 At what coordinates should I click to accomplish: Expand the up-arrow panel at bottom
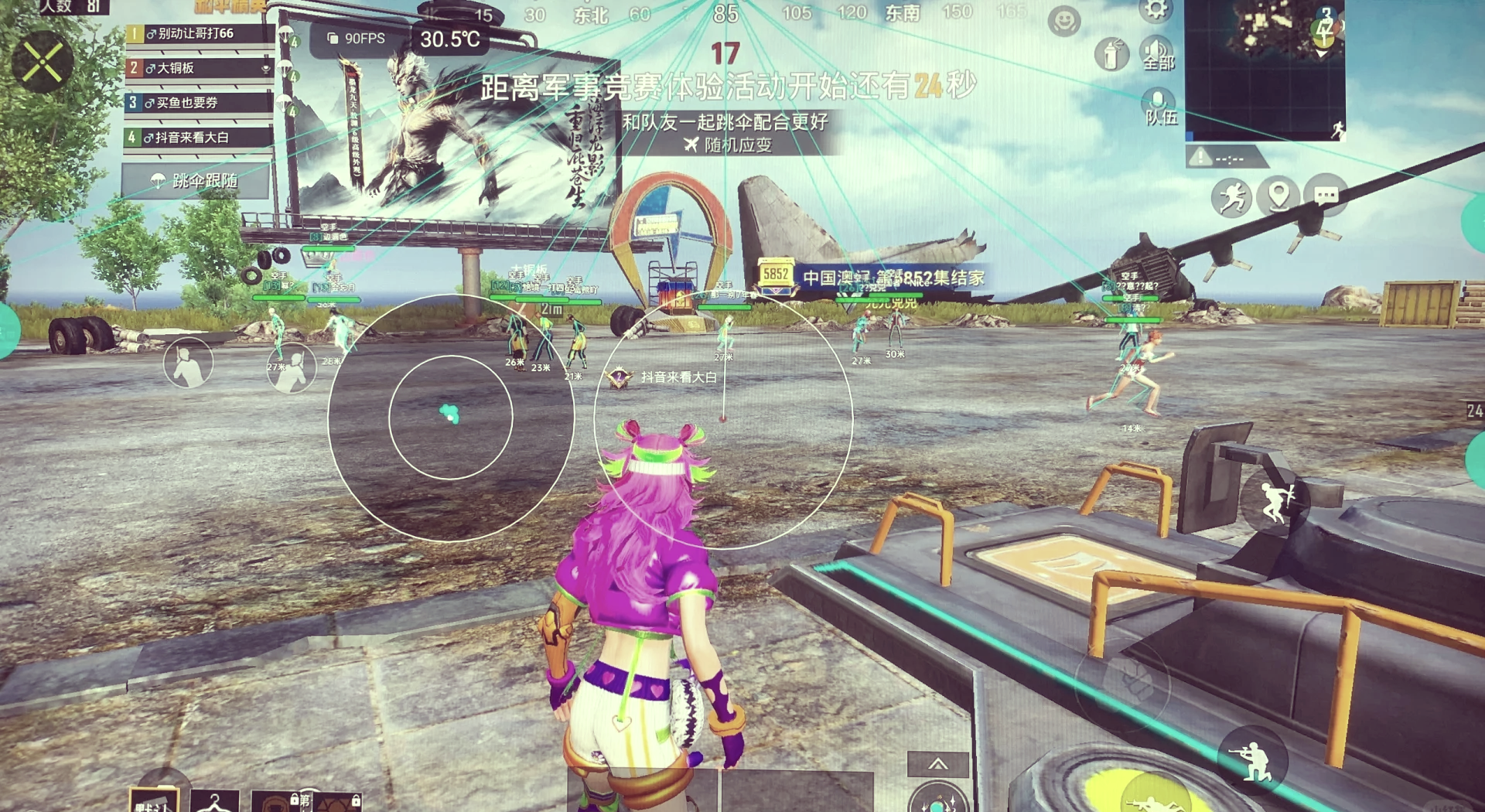click(x=937, y=764)
